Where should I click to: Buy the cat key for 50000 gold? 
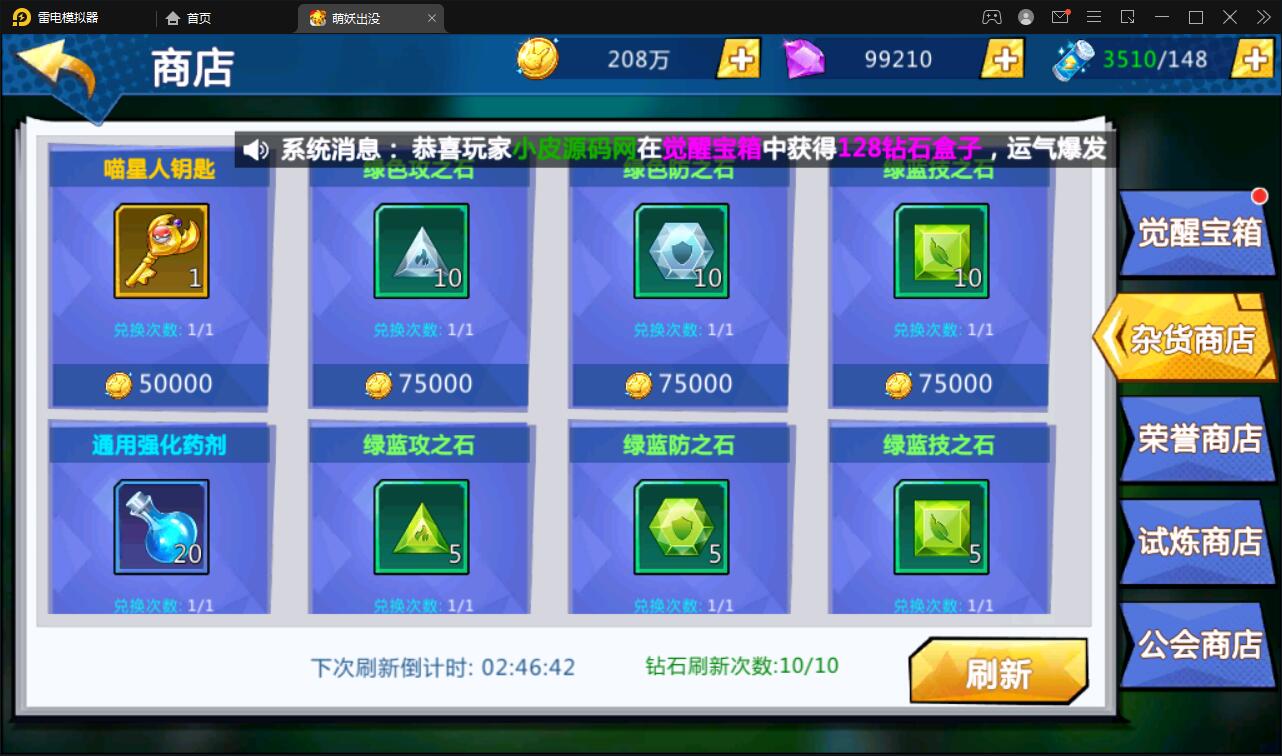tap(160, 383)
